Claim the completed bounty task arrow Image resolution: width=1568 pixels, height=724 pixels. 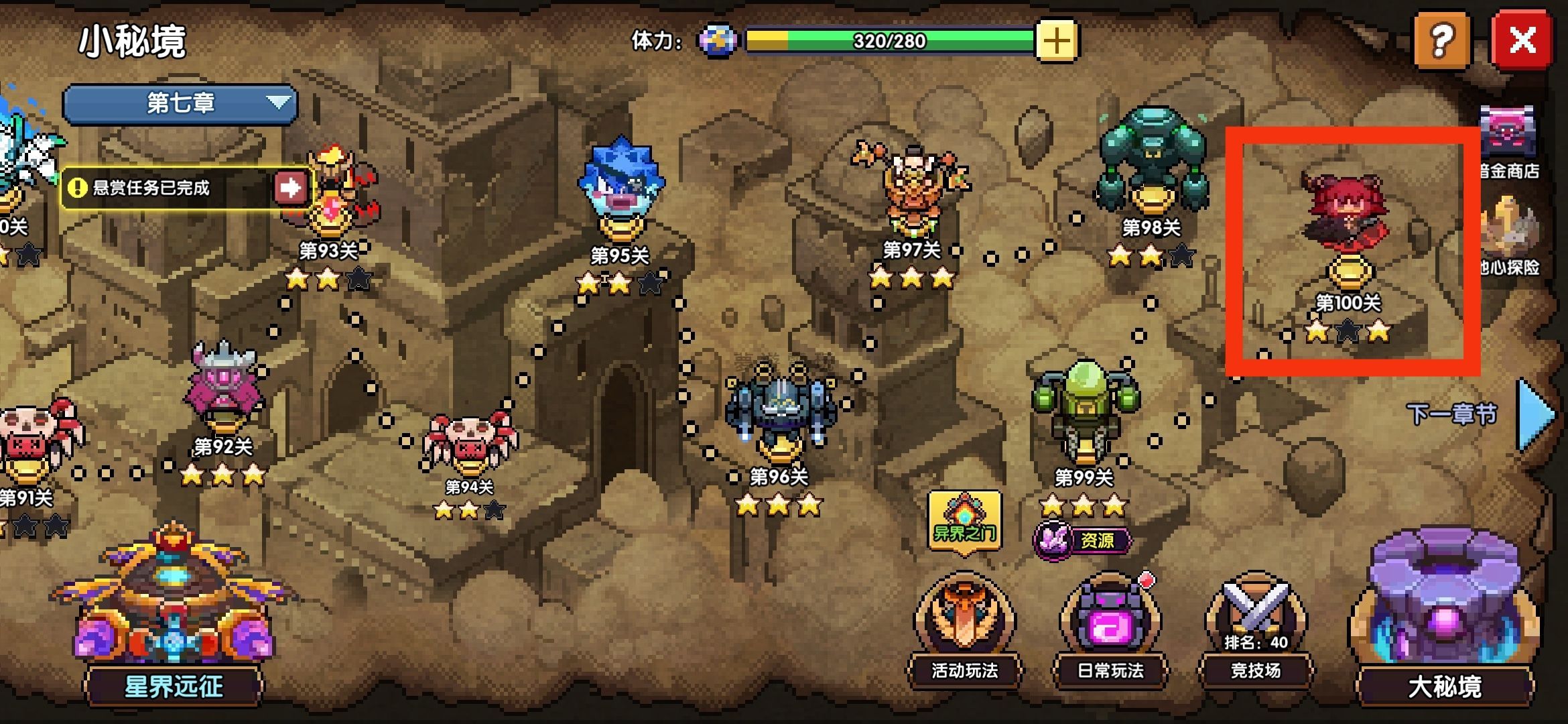pos(290,188)
